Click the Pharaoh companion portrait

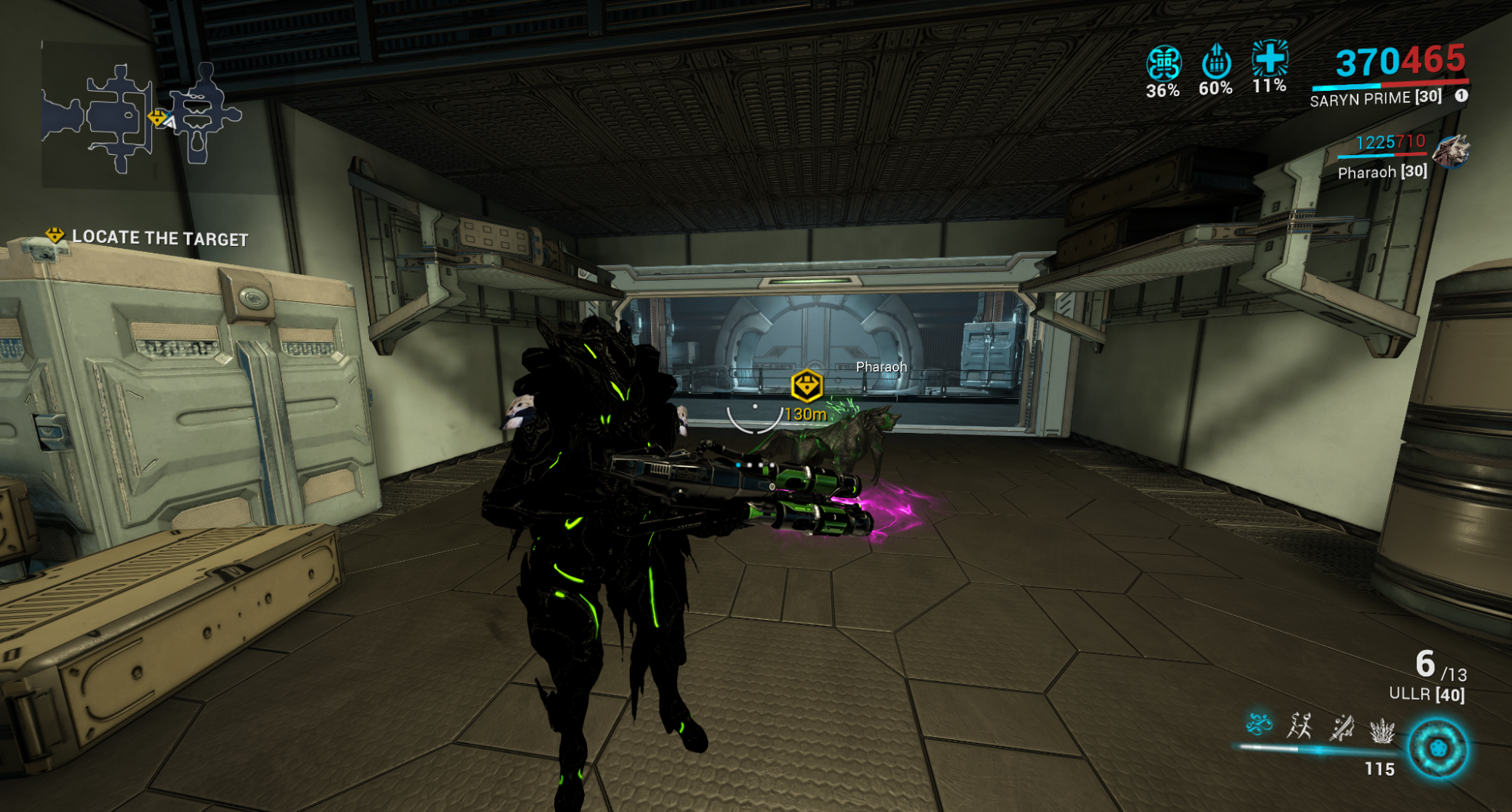click(x=1450, y=151)
